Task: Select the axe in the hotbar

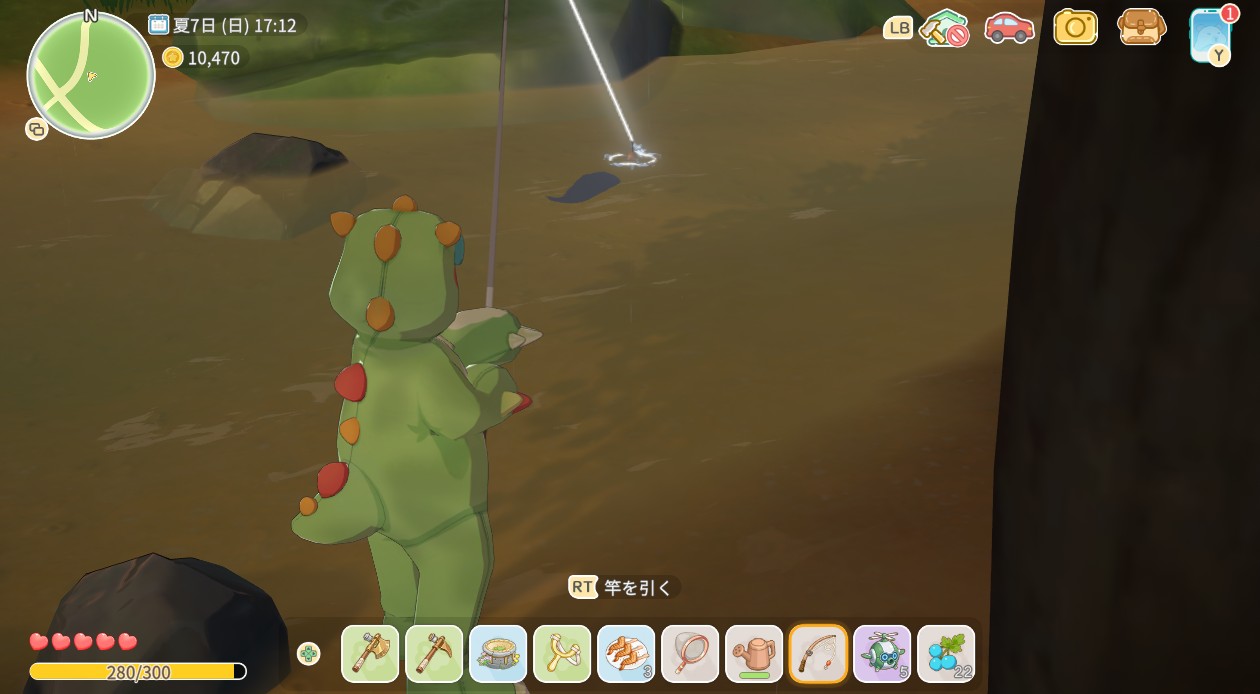Action: [x=370, y=654]
